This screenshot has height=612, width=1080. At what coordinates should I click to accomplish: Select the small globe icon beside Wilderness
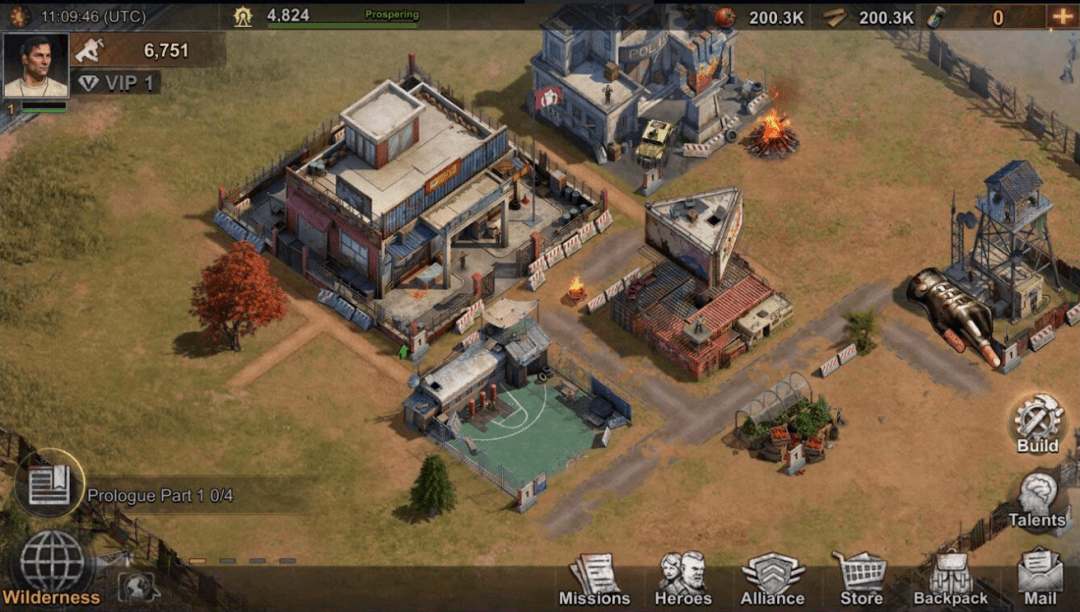138,585
